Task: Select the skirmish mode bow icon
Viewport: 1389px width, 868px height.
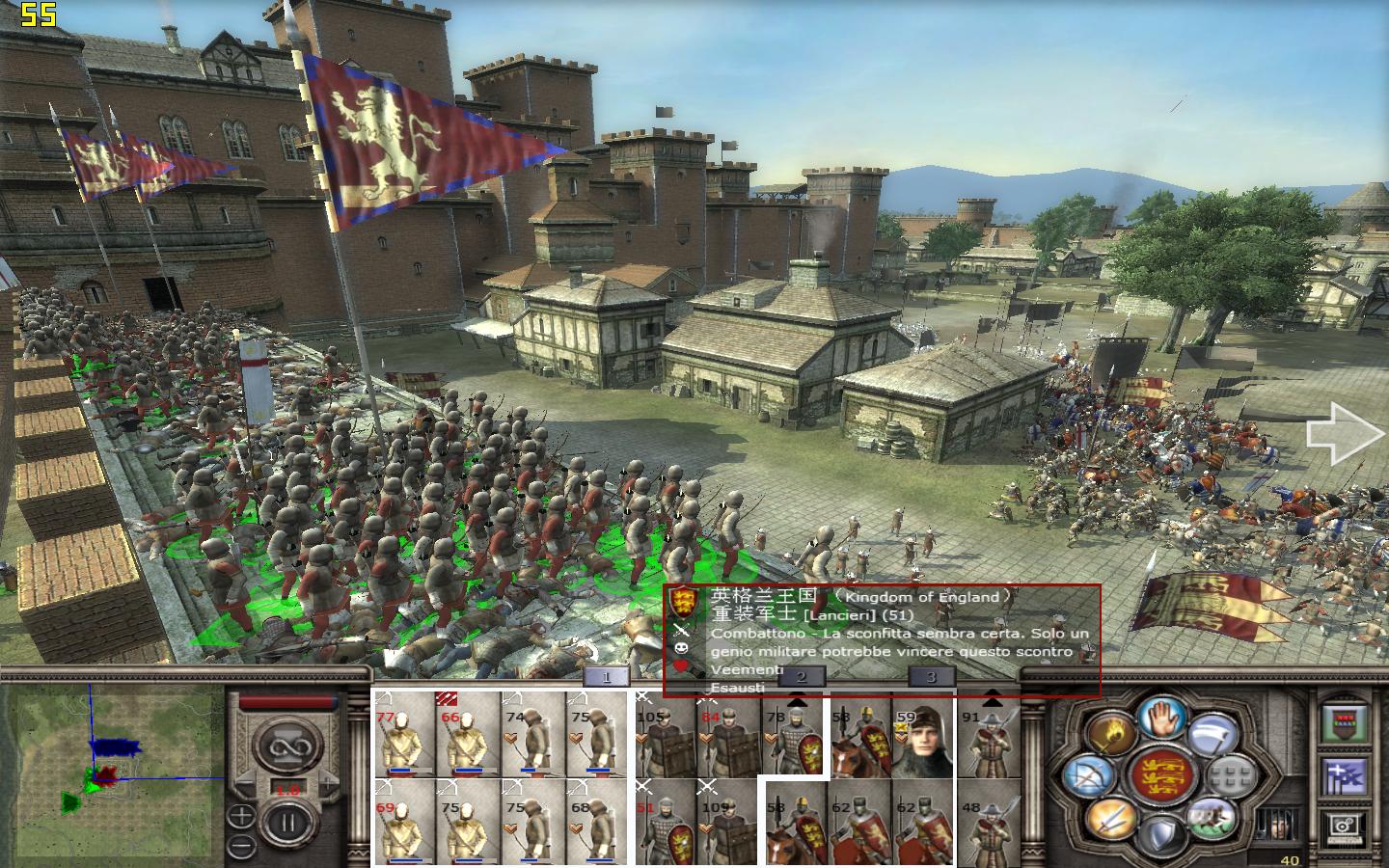Action: point(1088,774)
